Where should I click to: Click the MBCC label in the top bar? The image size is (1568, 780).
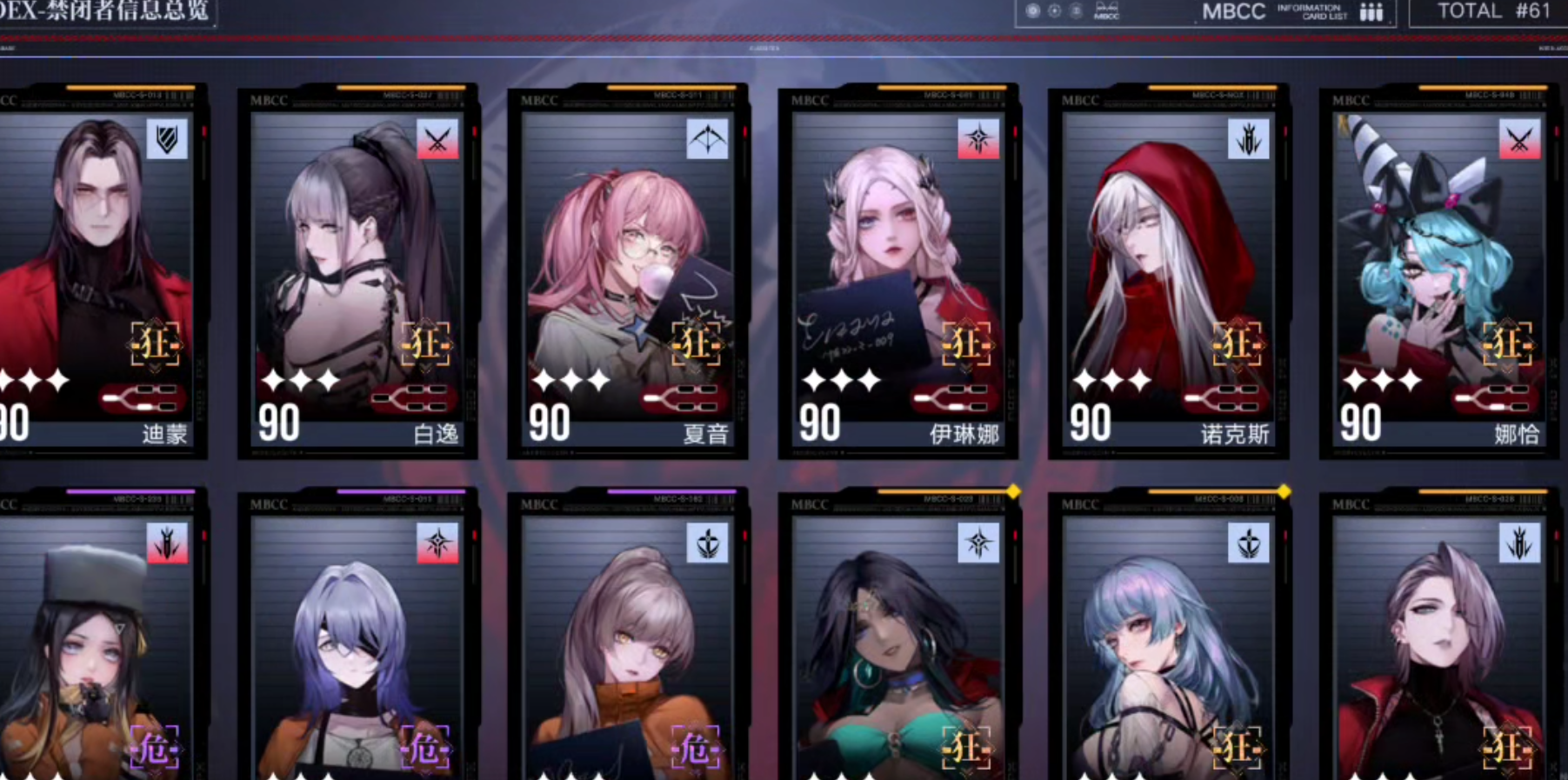coord(1235,11)
